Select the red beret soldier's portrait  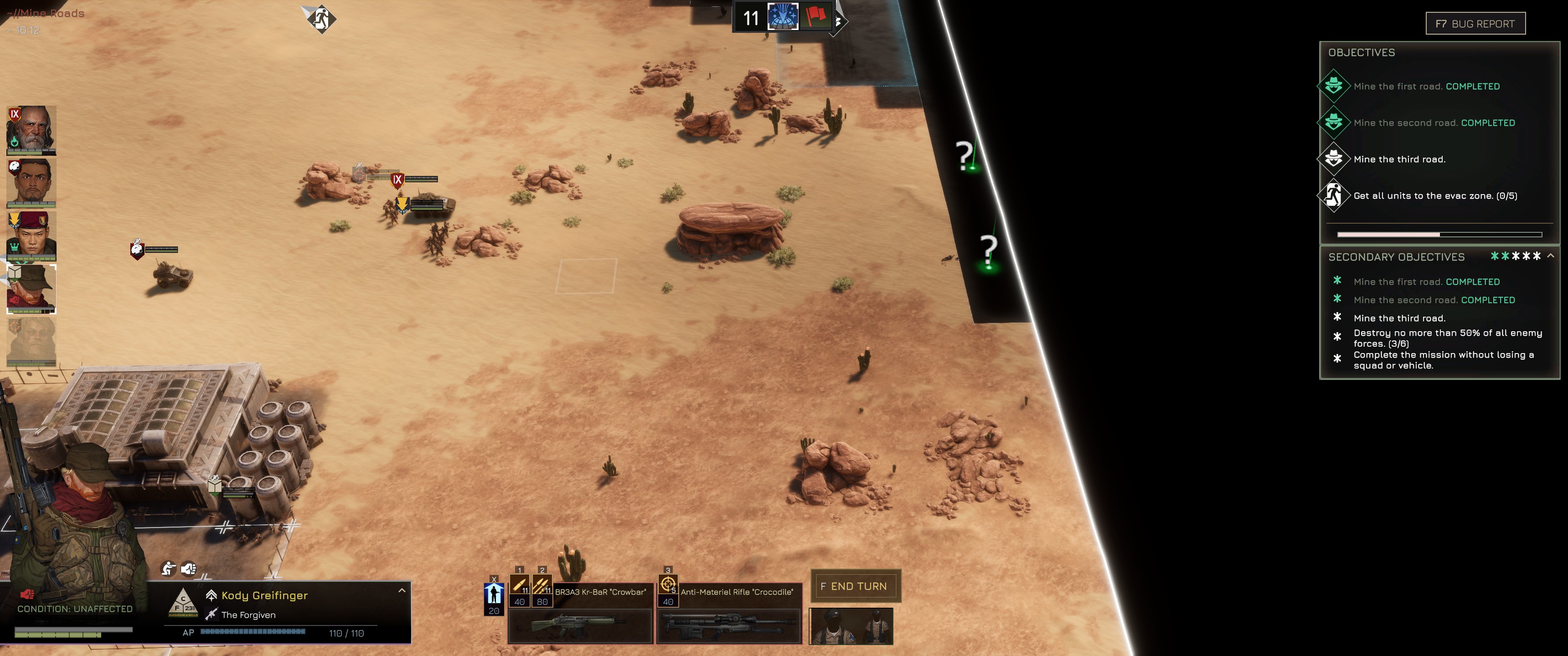tap(31, 236)
